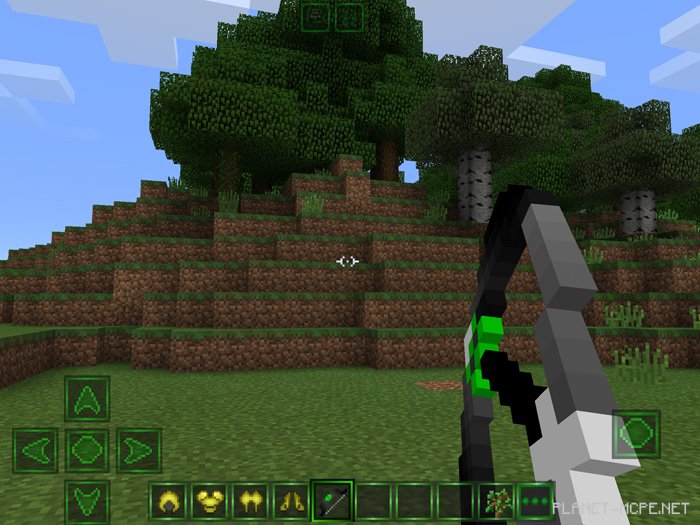Select the golden boots hotbar slot
The width and height of the screenshot is (700, 525).
click(291, 500)
